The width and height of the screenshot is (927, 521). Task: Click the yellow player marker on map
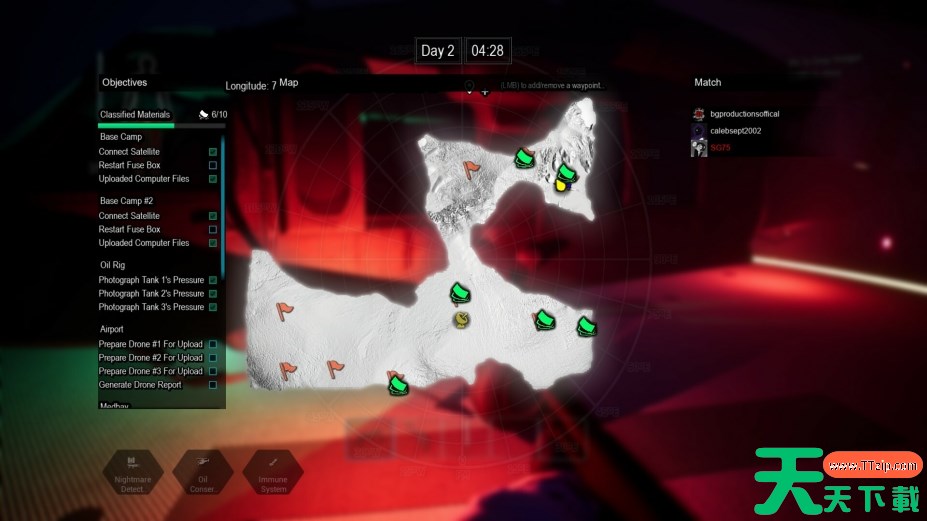[x=564, y=184]
